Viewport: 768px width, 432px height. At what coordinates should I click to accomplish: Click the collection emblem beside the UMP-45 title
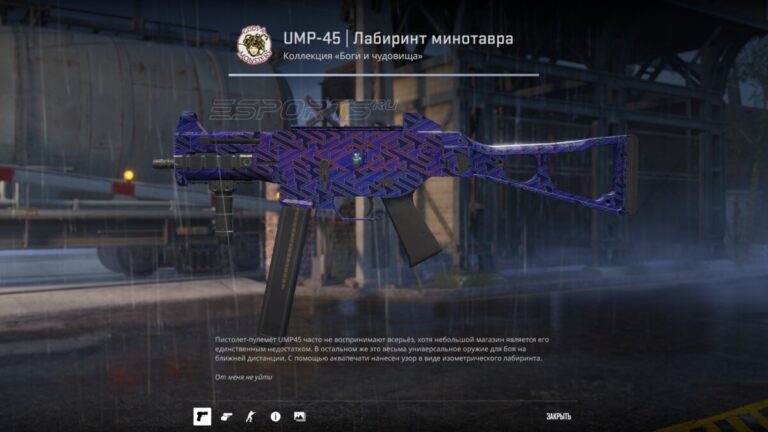point(253,45)
